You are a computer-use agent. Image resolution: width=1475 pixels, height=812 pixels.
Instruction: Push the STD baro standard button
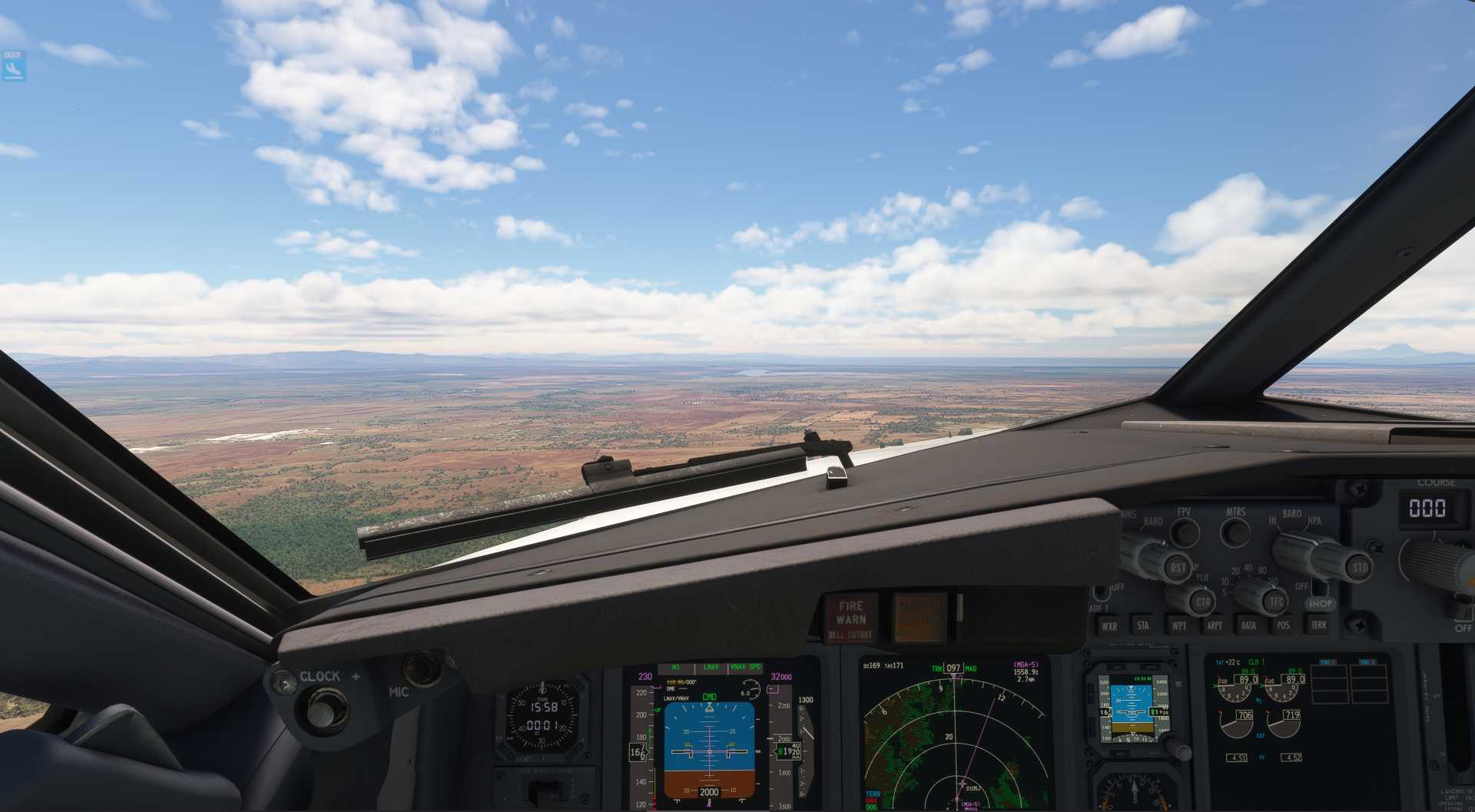coord(1359,567)
